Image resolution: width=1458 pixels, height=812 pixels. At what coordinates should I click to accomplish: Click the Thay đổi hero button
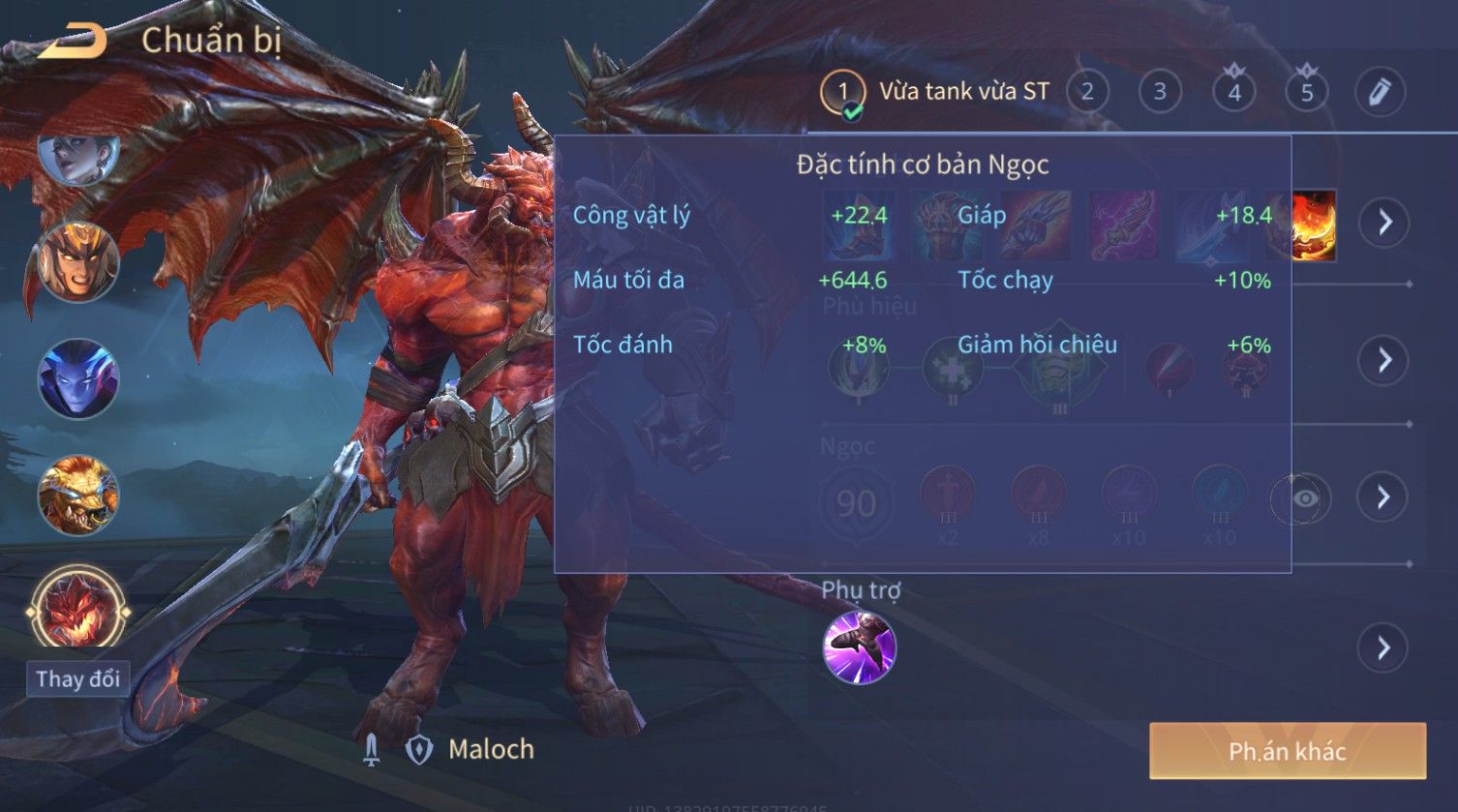click(77, 678)
